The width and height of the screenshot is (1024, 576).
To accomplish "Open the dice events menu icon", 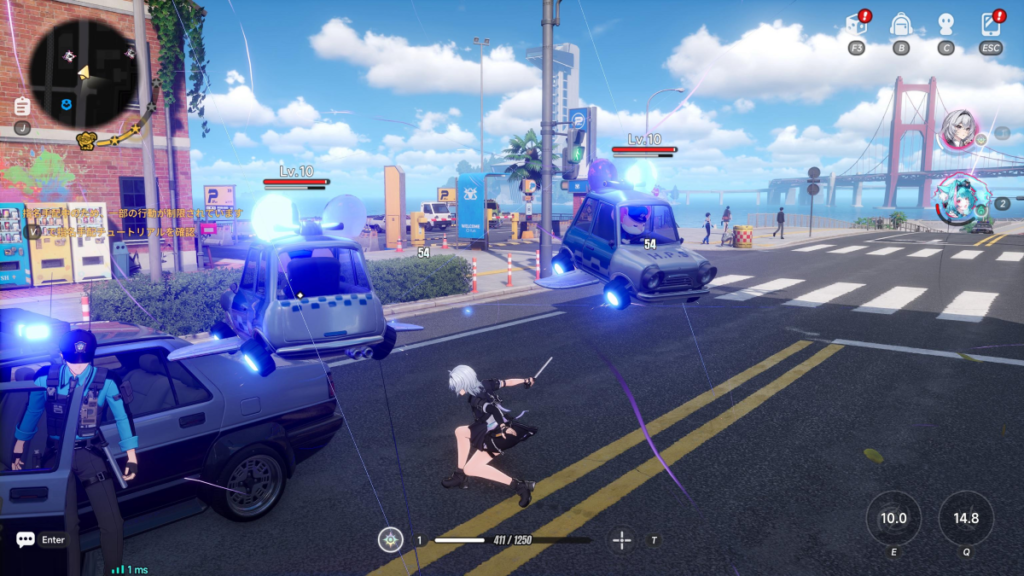I will tap(856, 24).
